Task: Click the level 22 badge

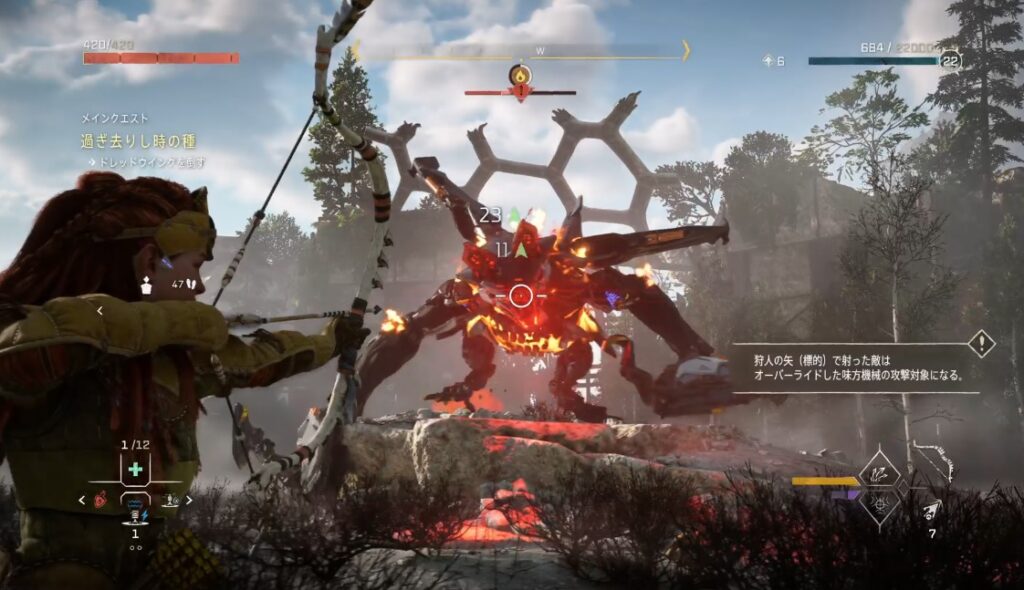Action: pyautogui.click(x=950, y=61)
